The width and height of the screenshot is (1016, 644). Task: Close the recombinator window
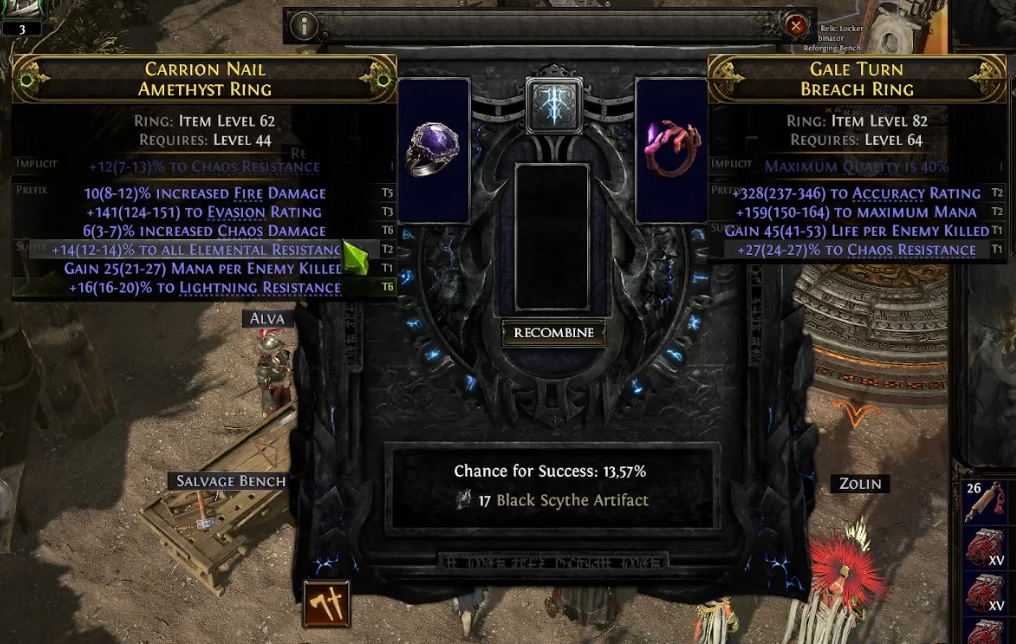coord(796,26)
